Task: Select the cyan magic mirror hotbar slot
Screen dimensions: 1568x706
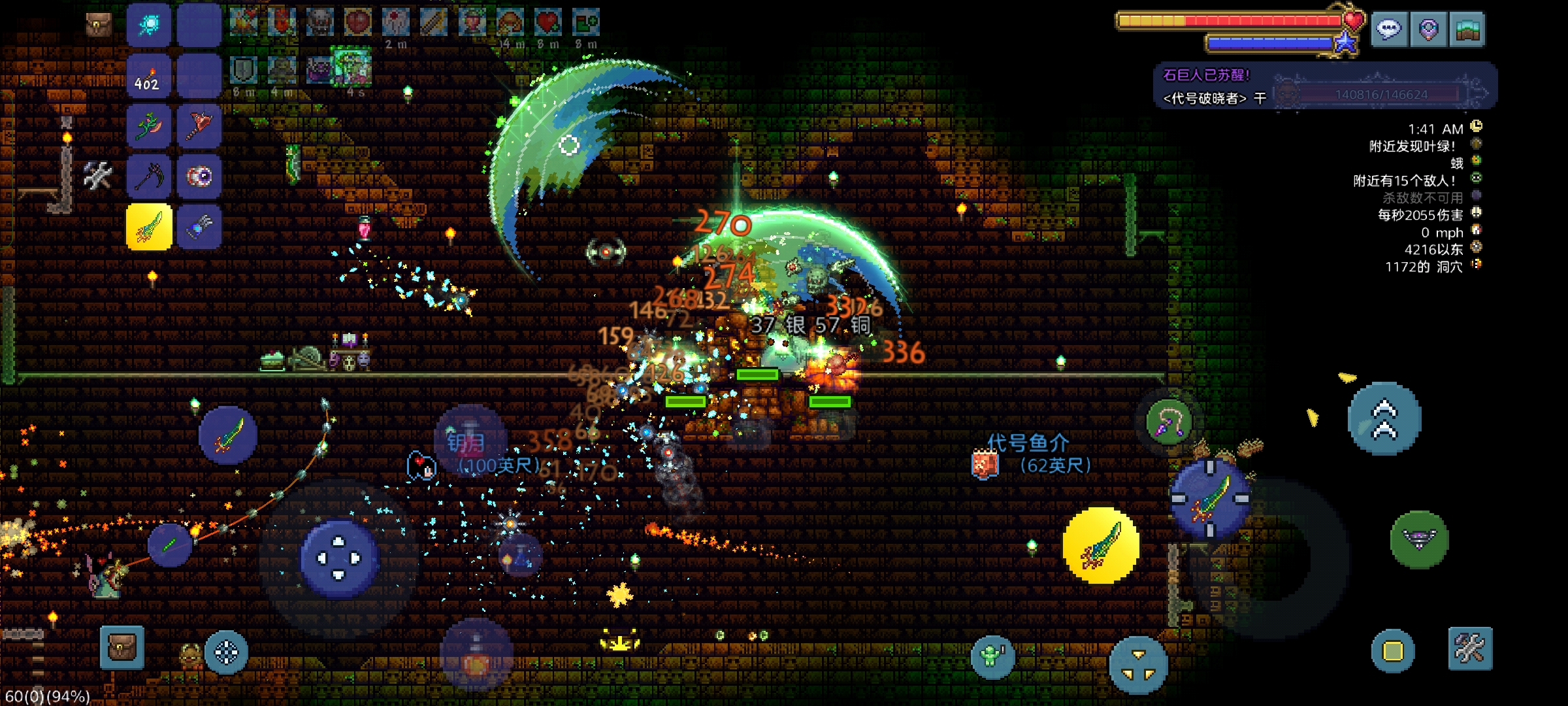Action: pyautogui.click(x=148, y=25)
